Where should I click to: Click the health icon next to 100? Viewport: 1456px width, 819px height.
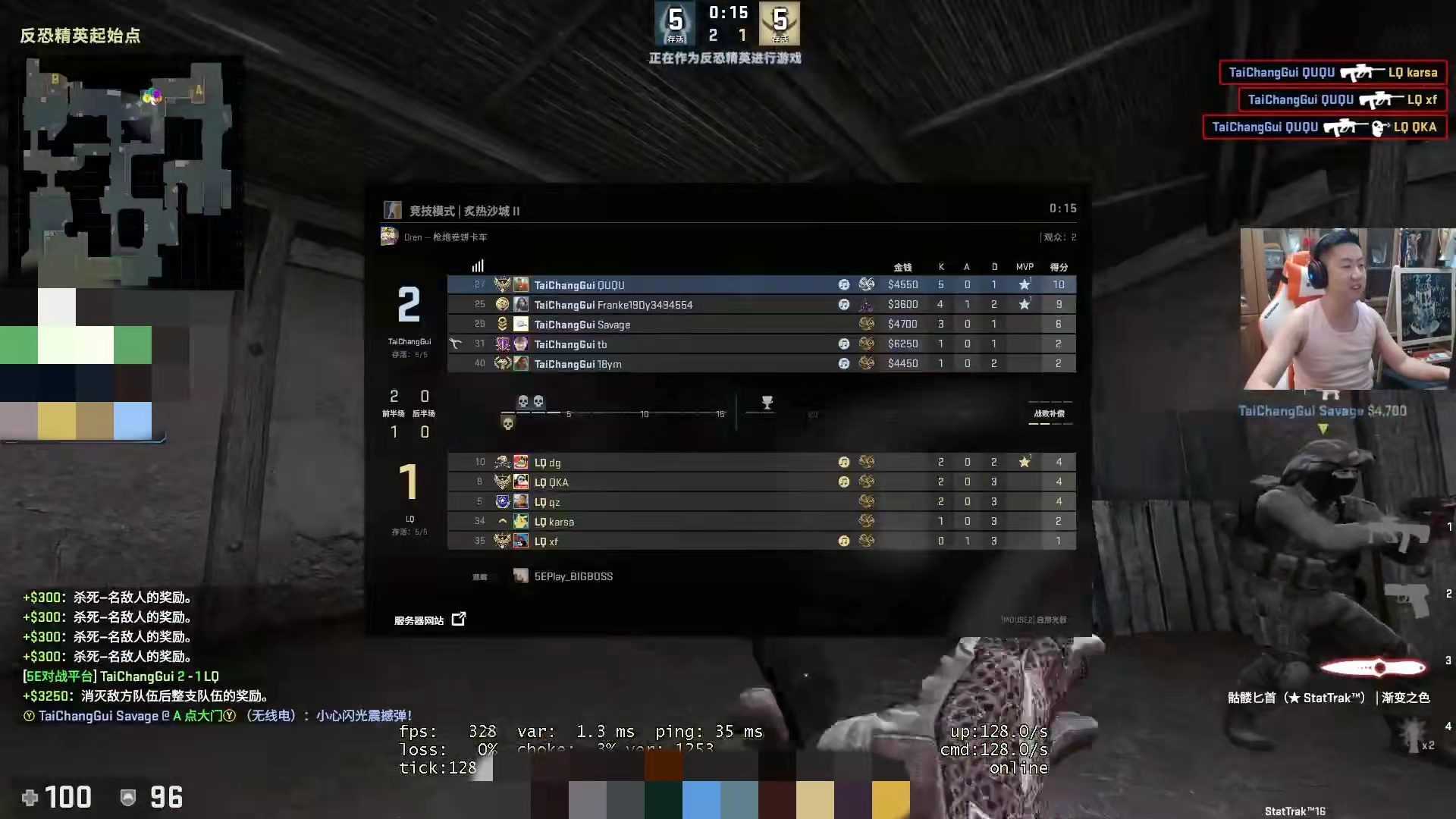[x=29, y=797]
